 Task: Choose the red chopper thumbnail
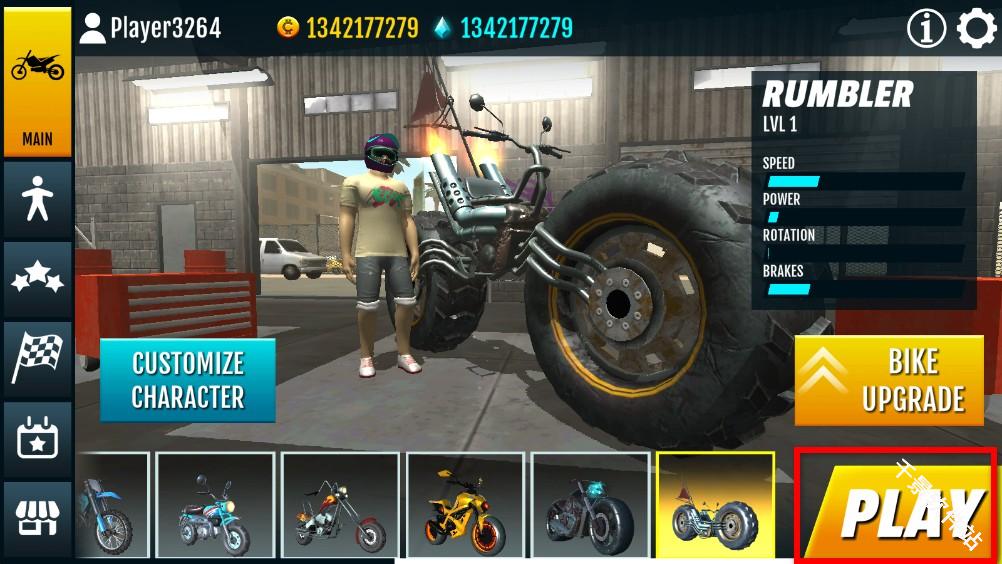tap(340, 505)
